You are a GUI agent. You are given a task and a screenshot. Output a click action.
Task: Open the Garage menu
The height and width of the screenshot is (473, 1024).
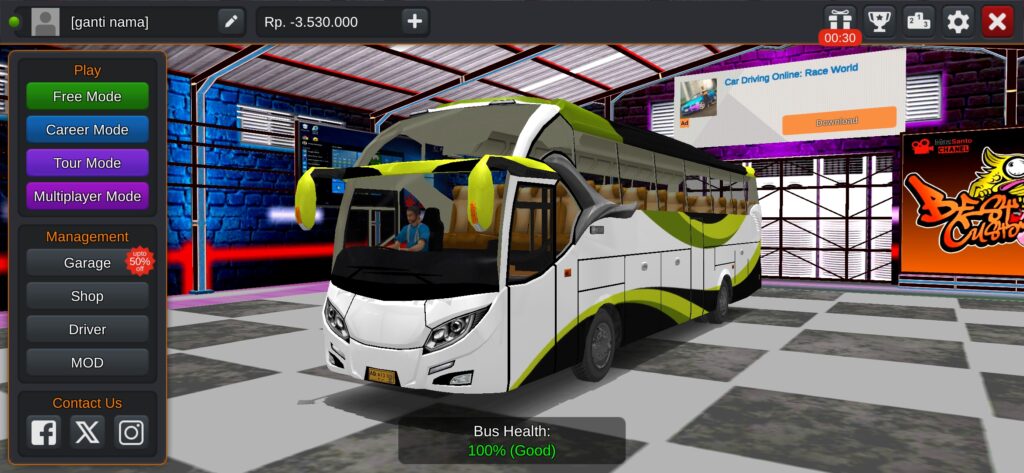pos(87,263)
